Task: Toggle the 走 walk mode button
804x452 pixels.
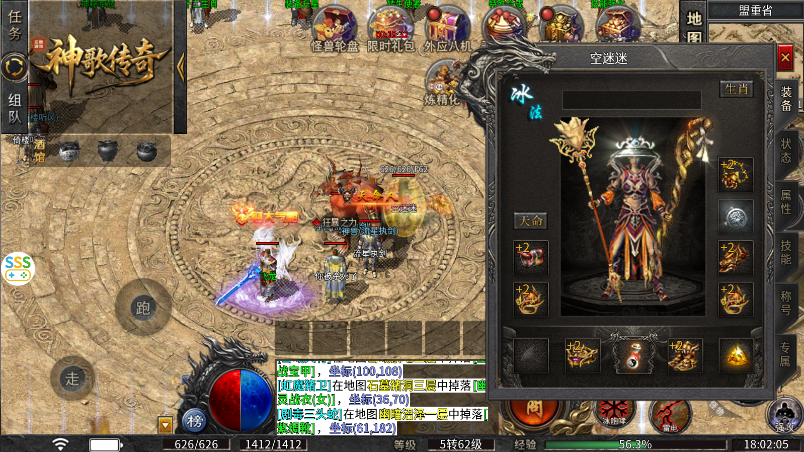Action: pos(72,378)
